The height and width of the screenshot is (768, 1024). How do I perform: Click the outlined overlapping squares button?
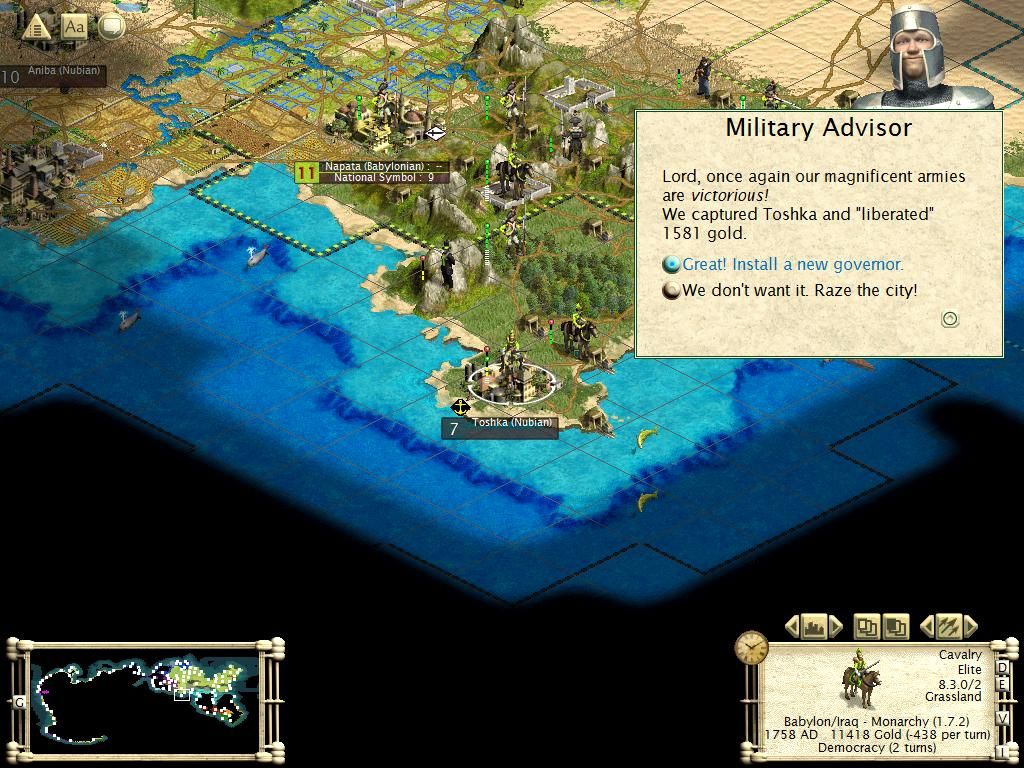tap(866, 627)
